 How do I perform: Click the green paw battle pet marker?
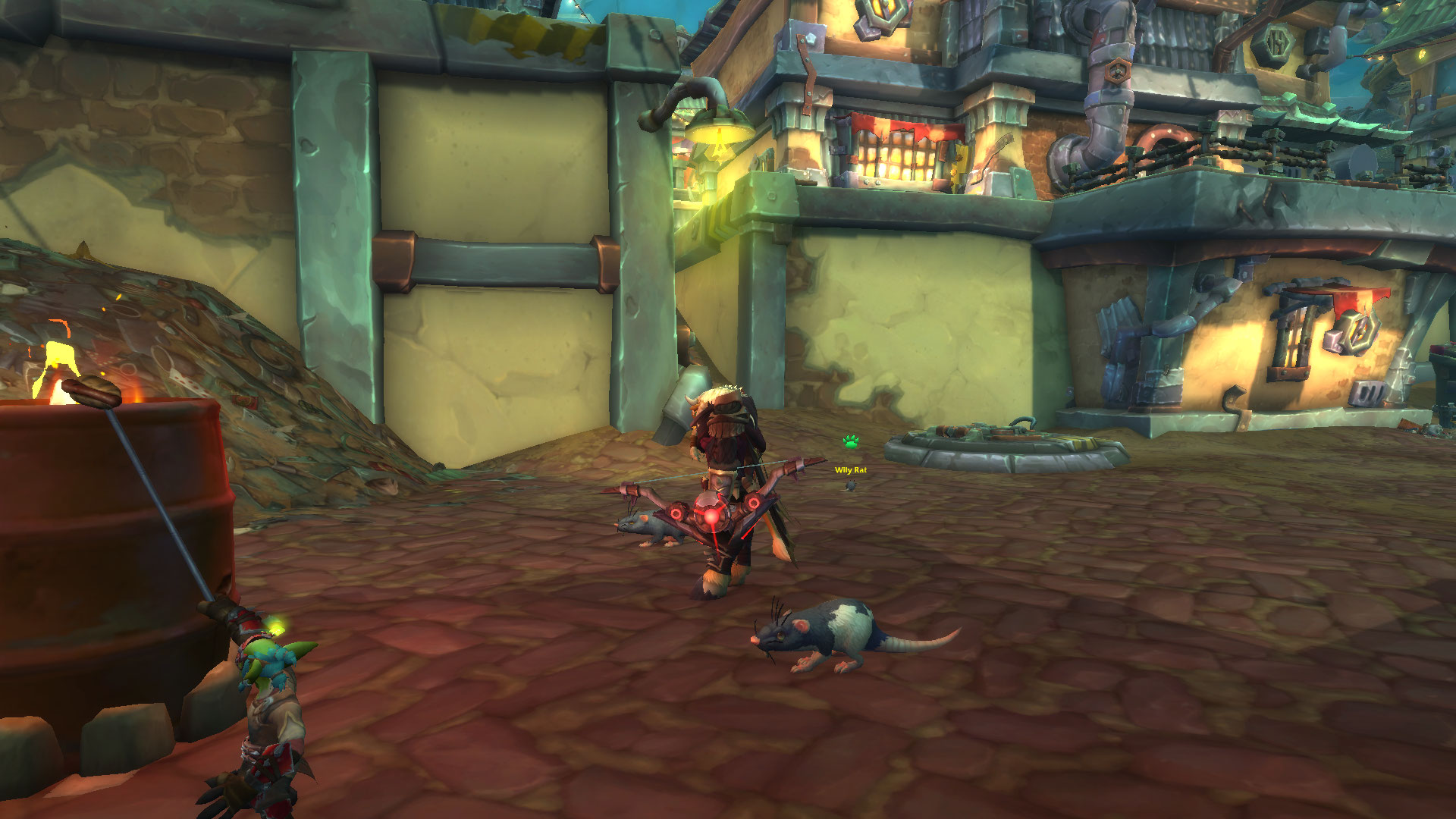click(851, 441)
